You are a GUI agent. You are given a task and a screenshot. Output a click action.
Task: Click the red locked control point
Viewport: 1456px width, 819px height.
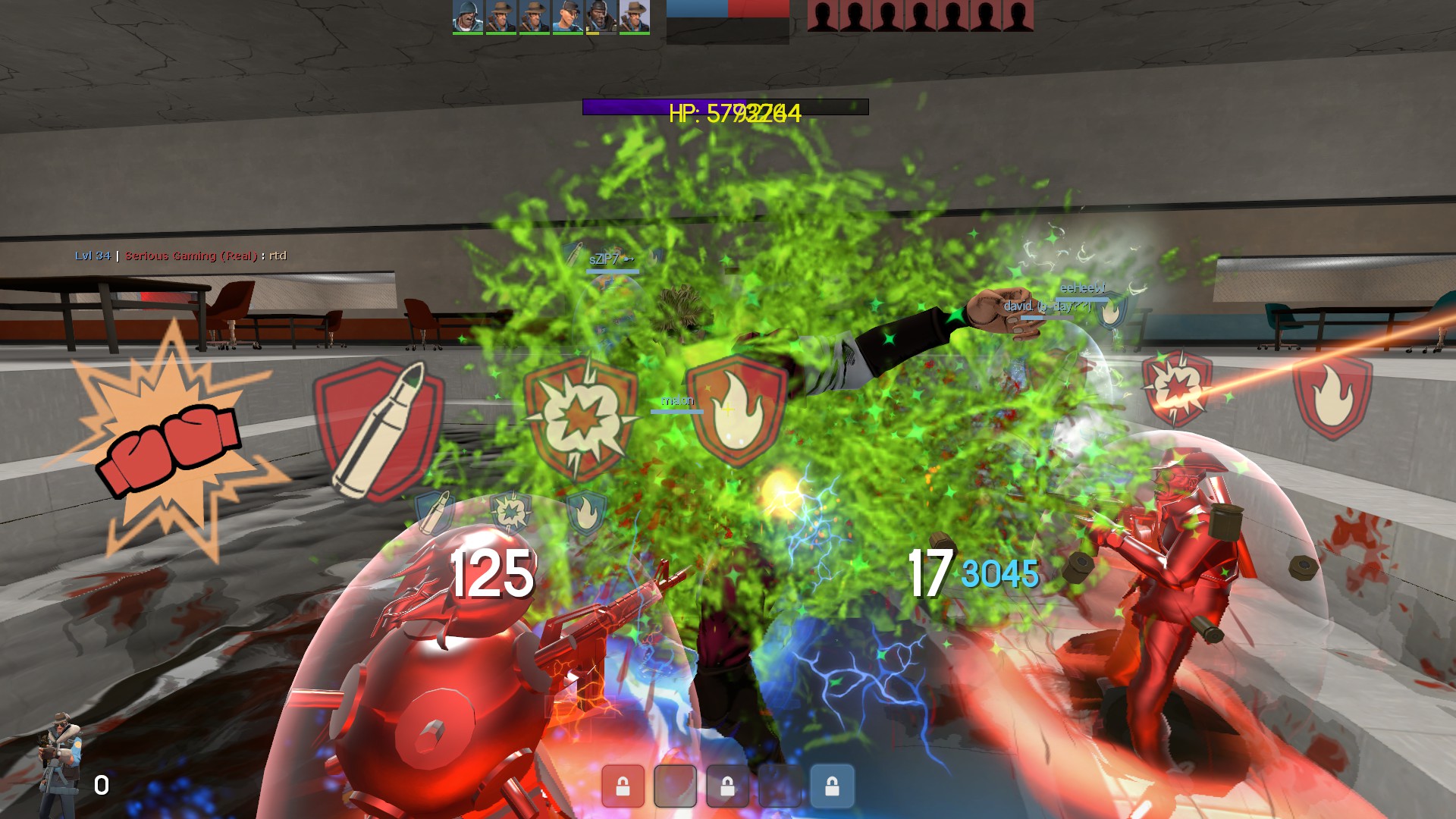[623, 786]
